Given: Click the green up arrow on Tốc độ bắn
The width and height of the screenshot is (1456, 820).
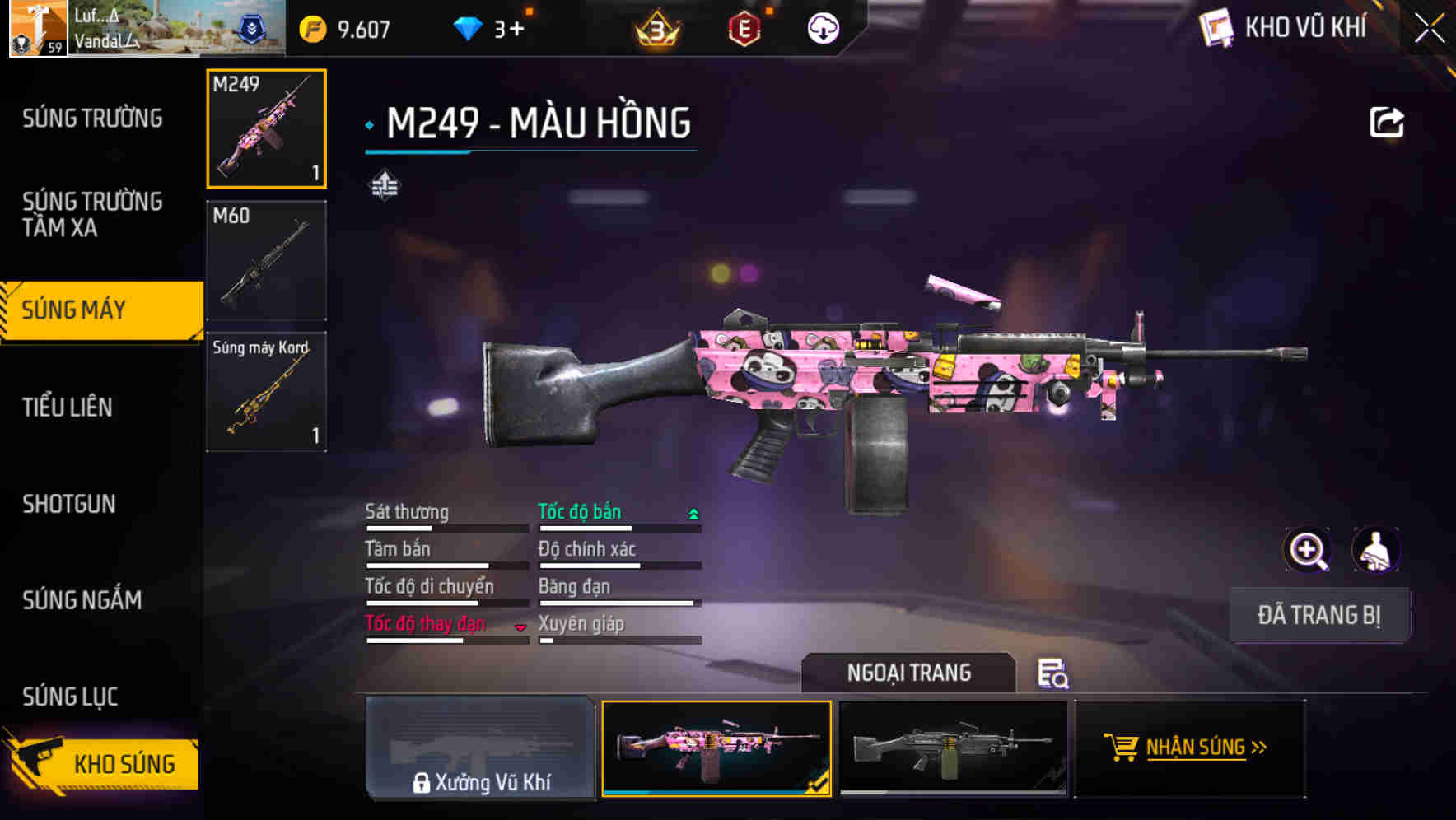Looking at the screenshot, I should (693, 512).
